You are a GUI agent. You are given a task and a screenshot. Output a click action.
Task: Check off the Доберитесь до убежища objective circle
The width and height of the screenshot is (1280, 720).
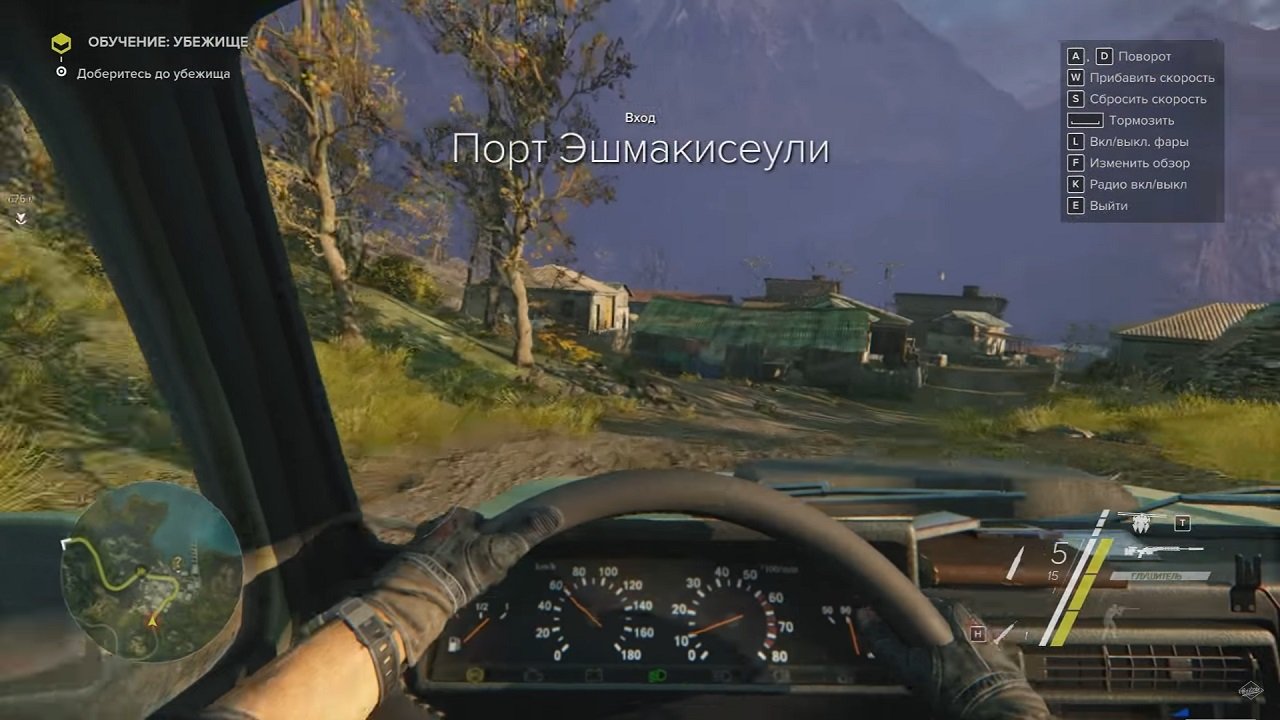click(x=60, y=71)
